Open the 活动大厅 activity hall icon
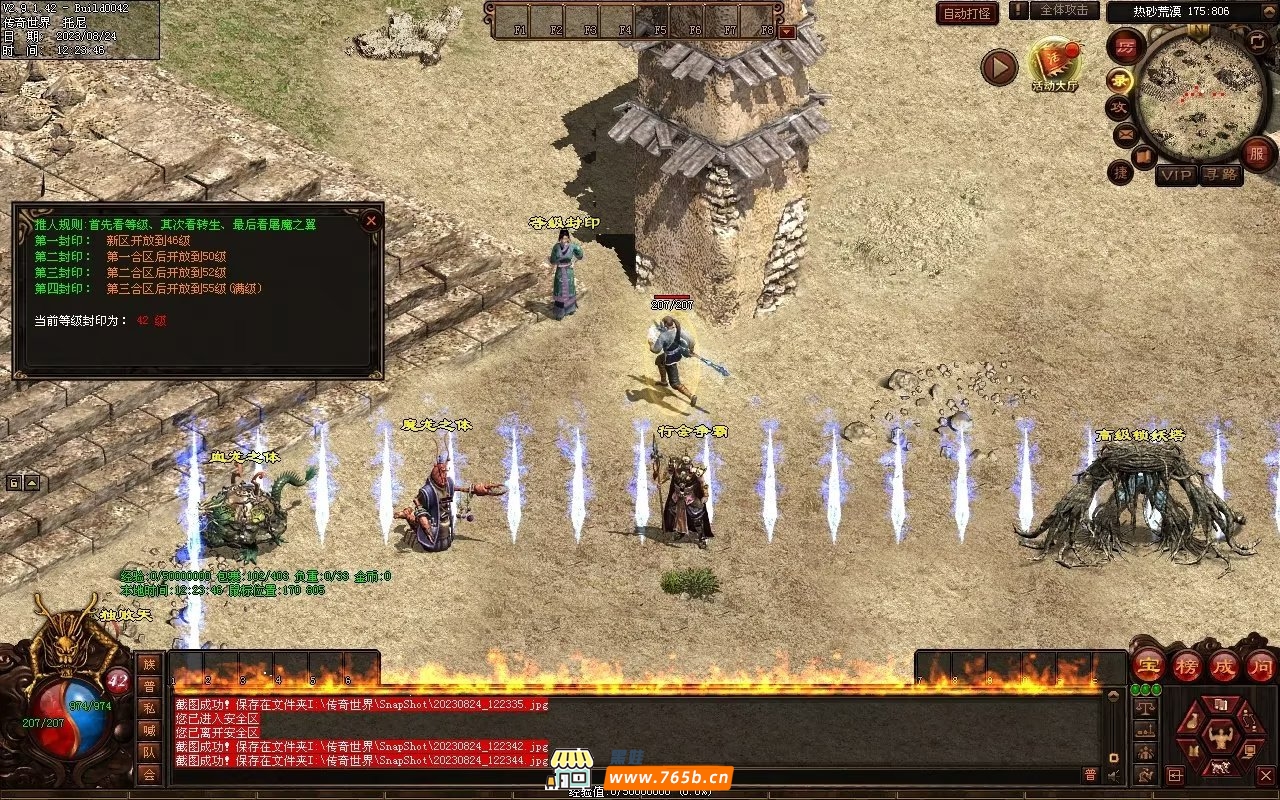Screen dimensions: 1280x800 pos(1055,63)
